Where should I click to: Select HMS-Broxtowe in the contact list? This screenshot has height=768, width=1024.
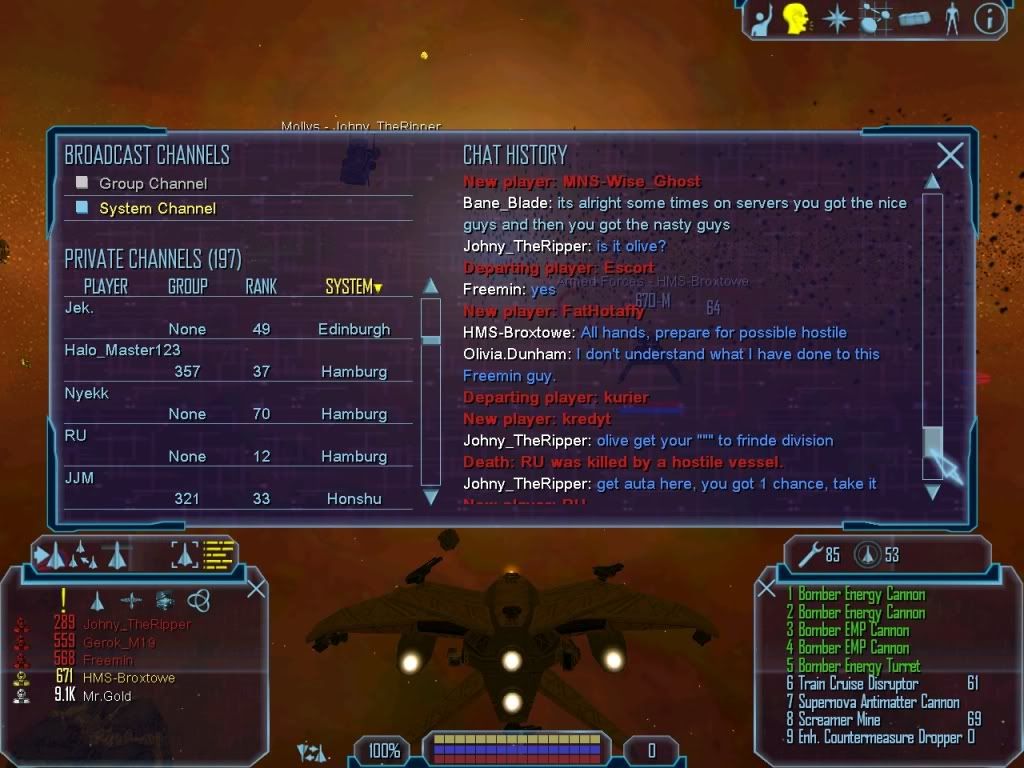(x=128, y=678)
